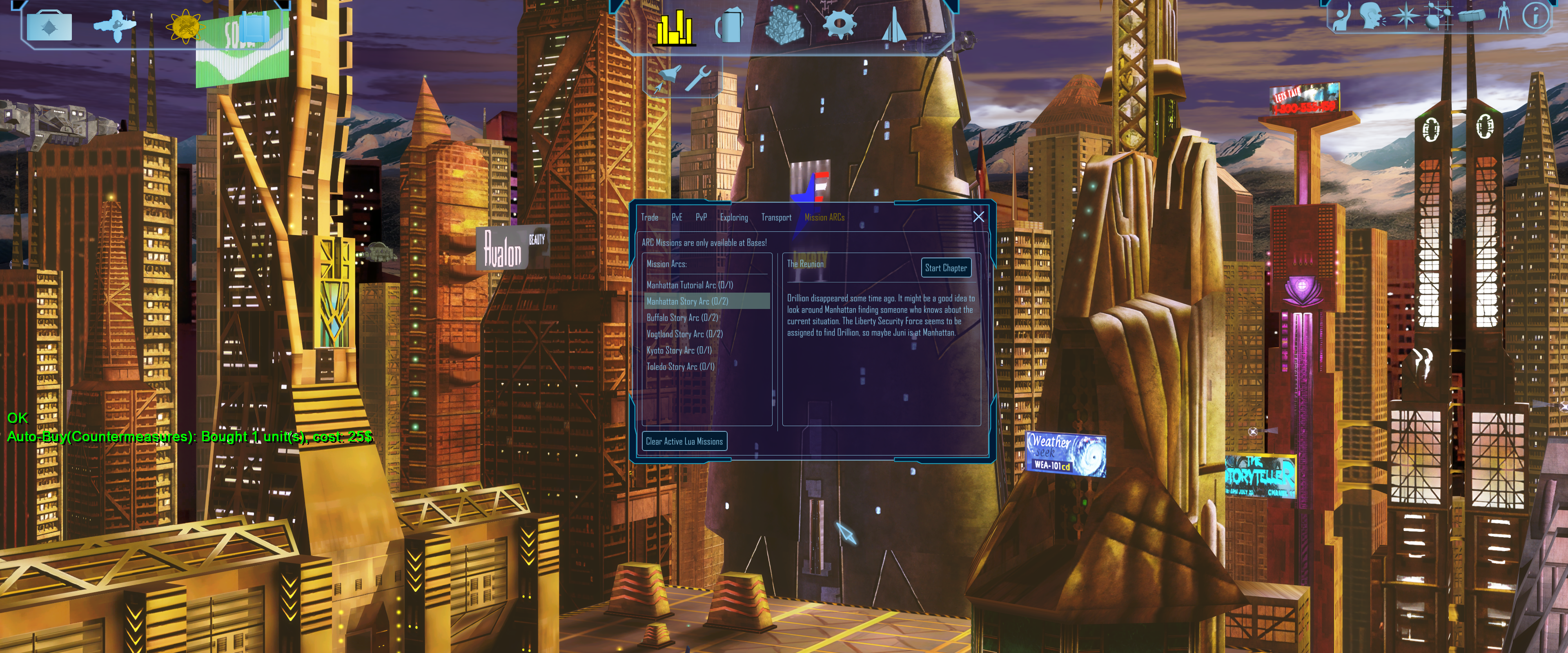Open the Transport tab
The width and height of the screenshot is (1568, 653).
pyautogui.click(x=776, y=217)
